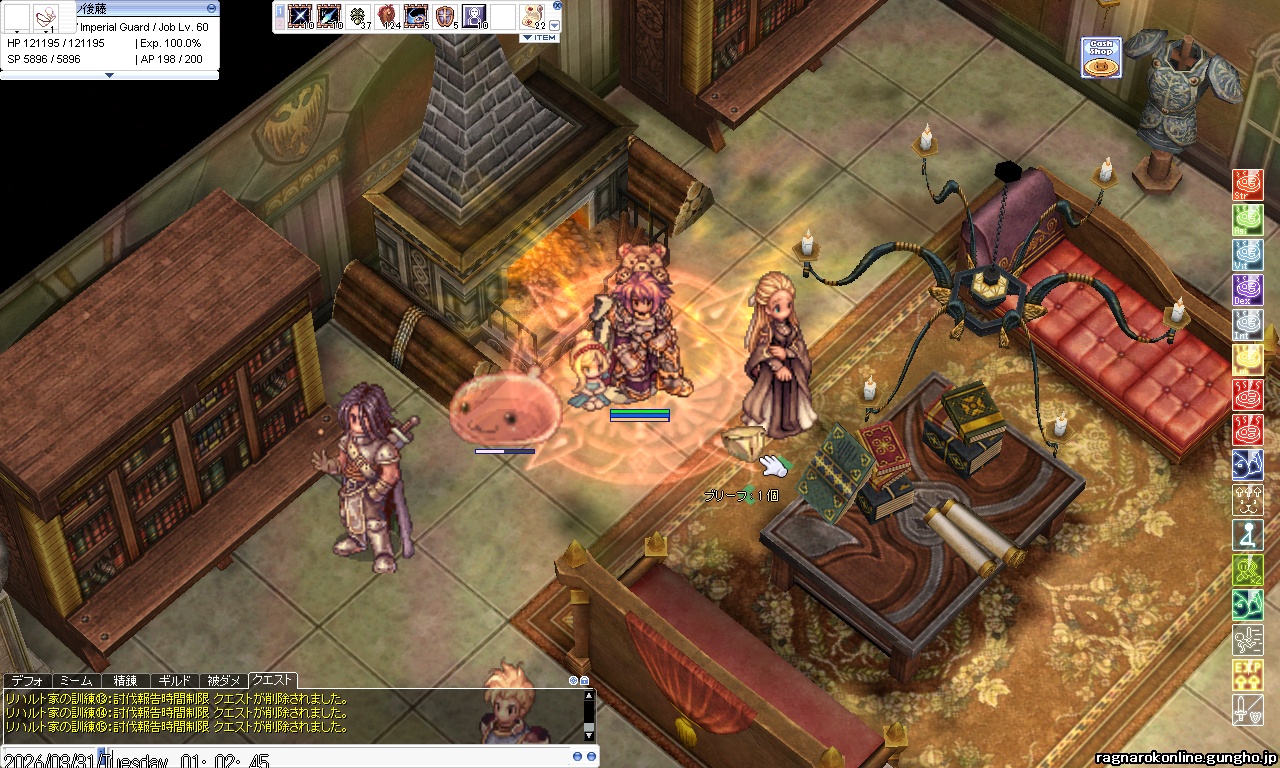
Task: Use the white star-burst skill in the hotbar
Action: (299, 15)
